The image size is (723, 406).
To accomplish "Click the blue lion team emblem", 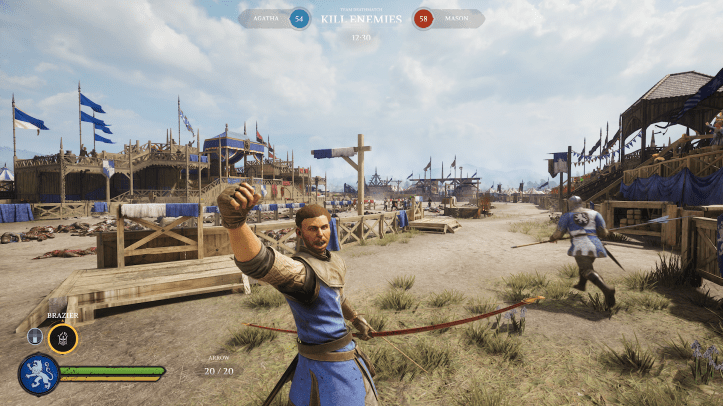I will click(x=38, y=375).
